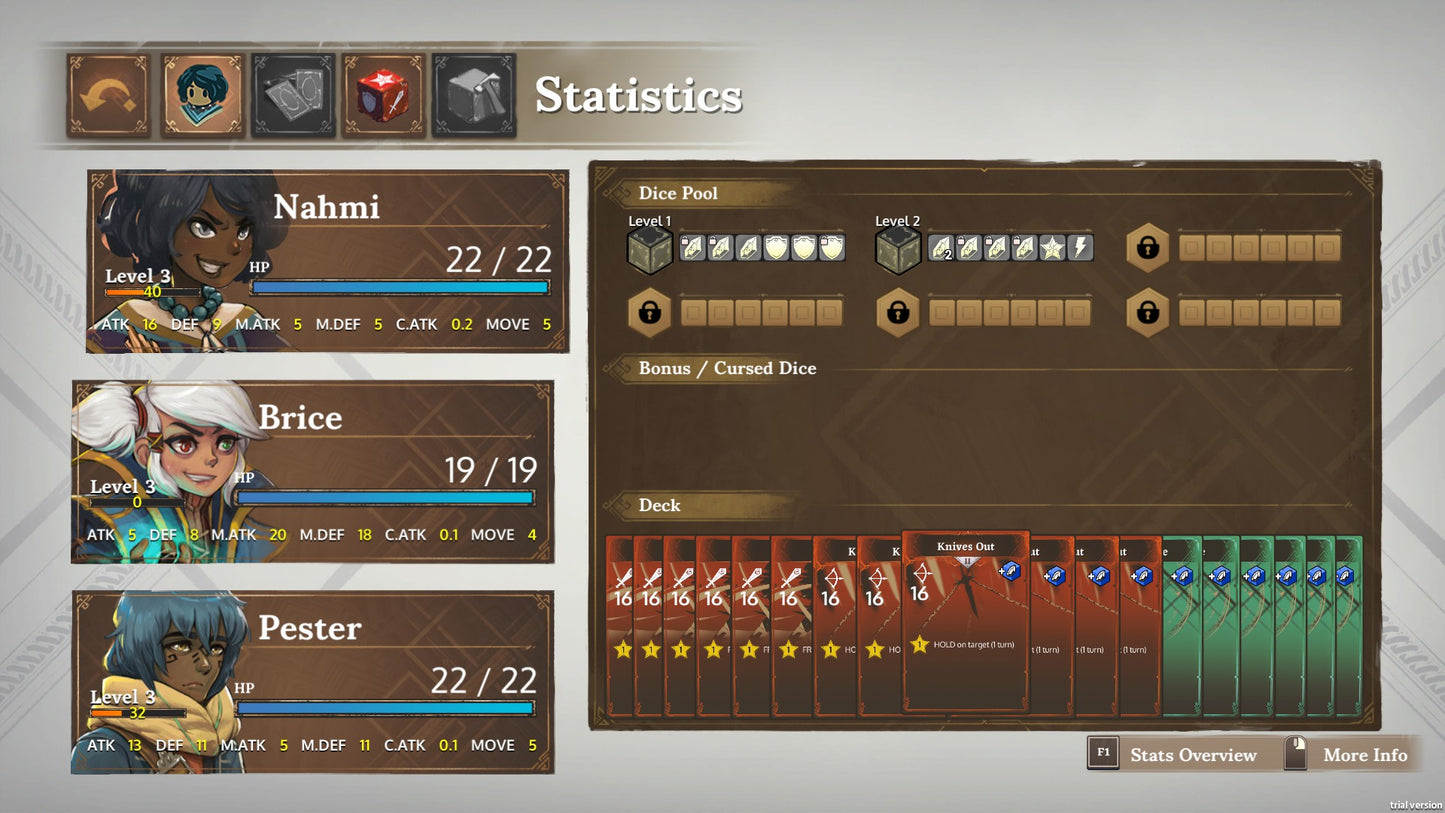Show More Info

[1350, 755]
